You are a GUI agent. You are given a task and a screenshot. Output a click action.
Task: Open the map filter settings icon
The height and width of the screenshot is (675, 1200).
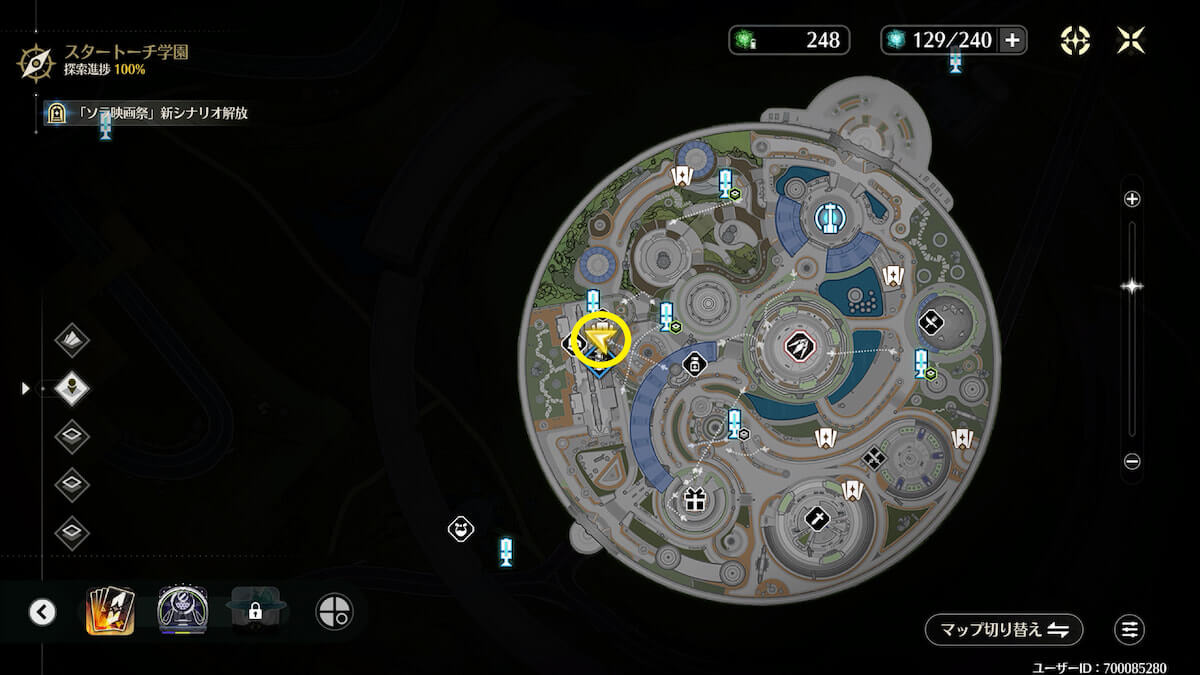[1129, 630]
